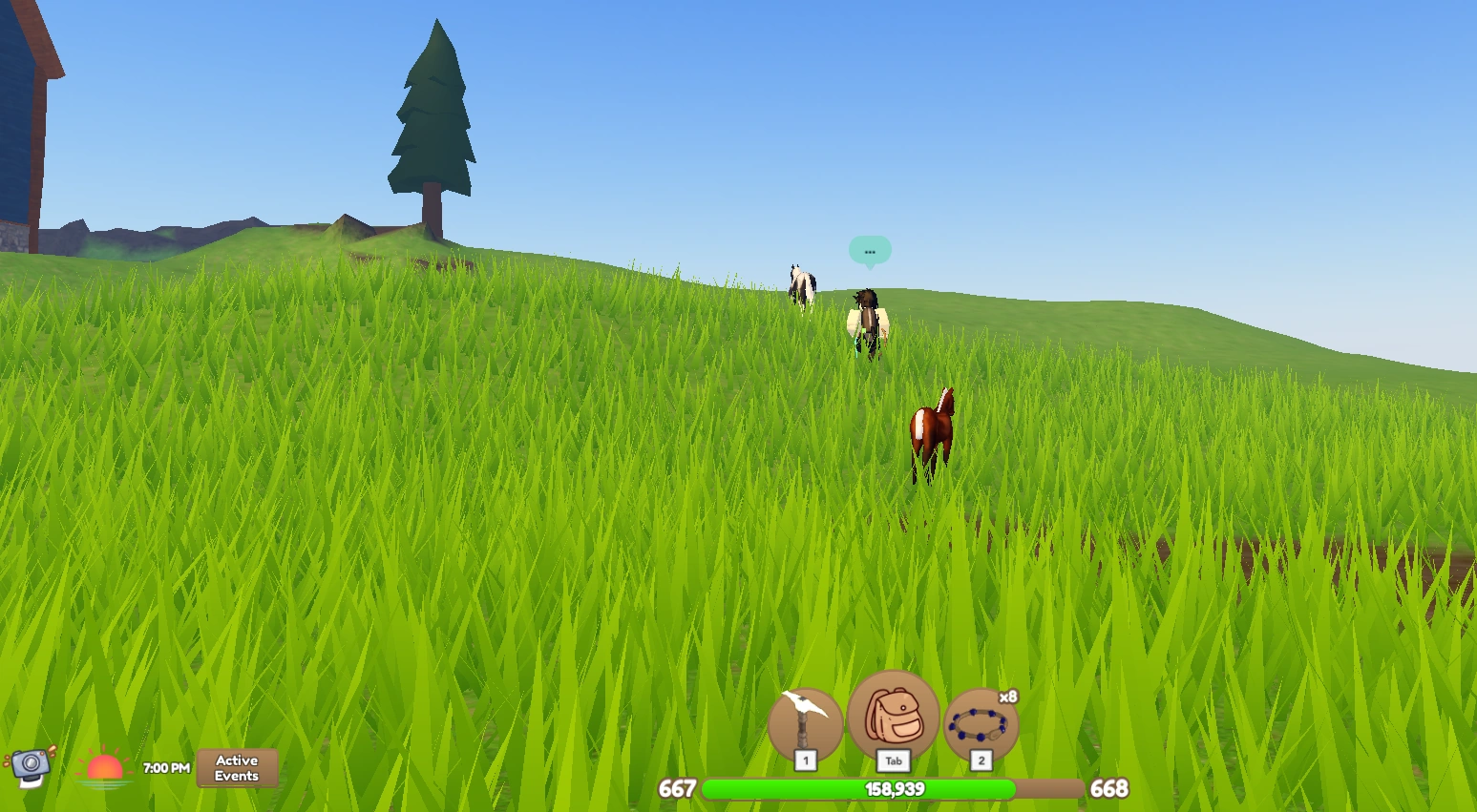Screen dimensions: 1477x812
Task: Click the white horse near the hilltop
Action: coord(800,283)
